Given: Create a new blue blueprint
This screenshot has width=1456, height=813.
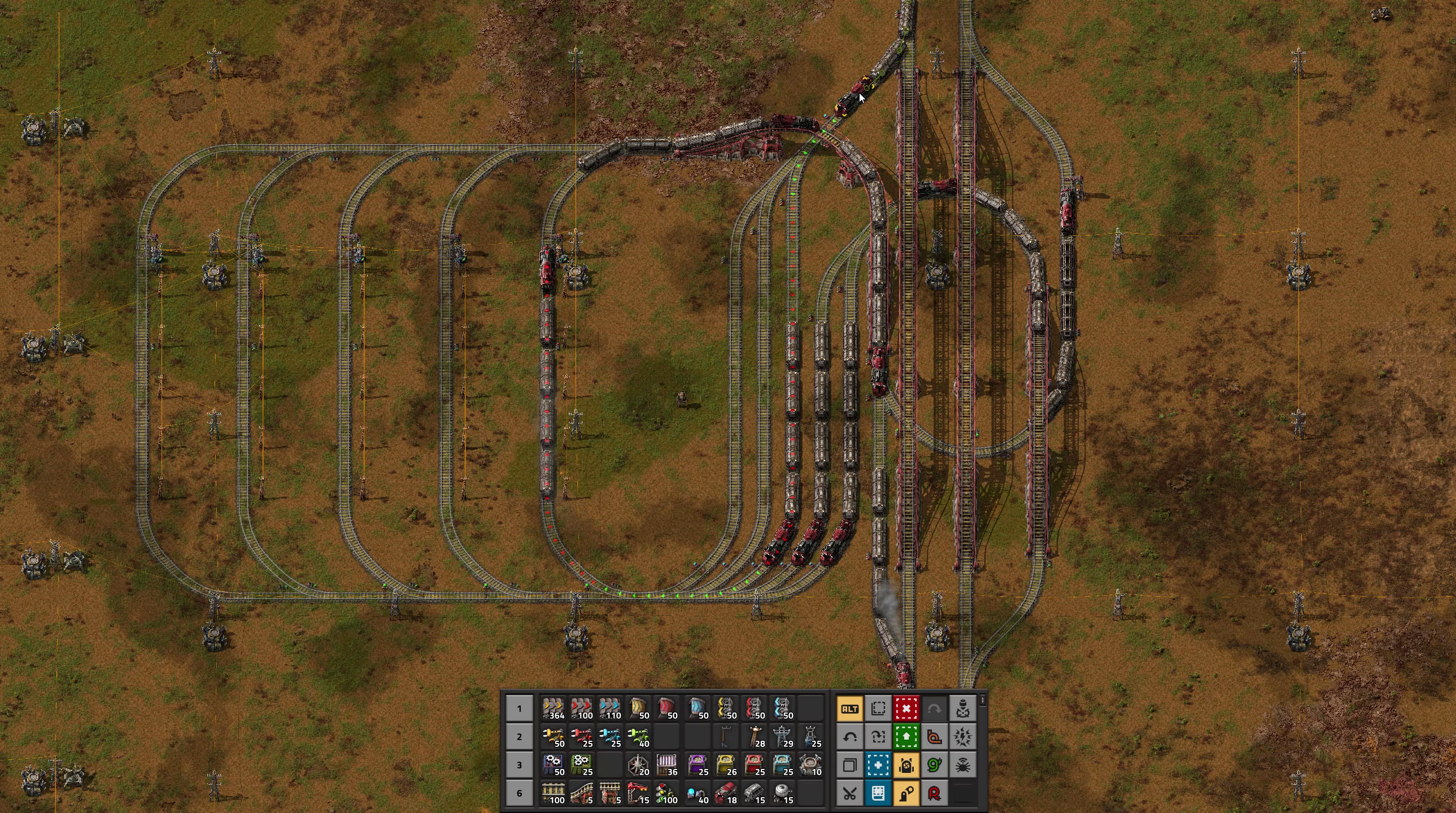Looking at the screenshot, I should pyautogui.click(x=878, y=765).
